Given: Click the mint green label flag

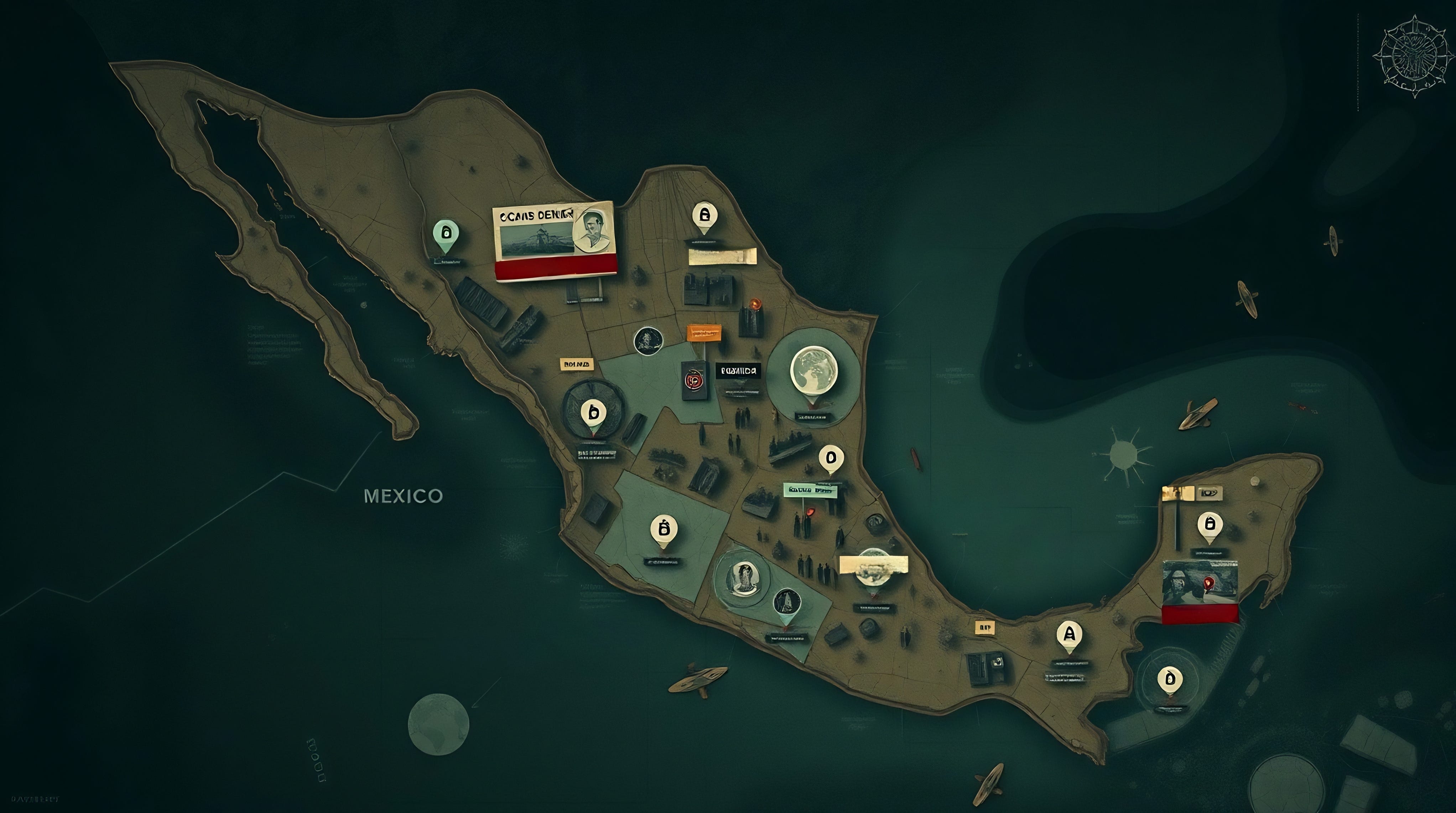Looking at the screenshot, I should (x=810, y=490).
